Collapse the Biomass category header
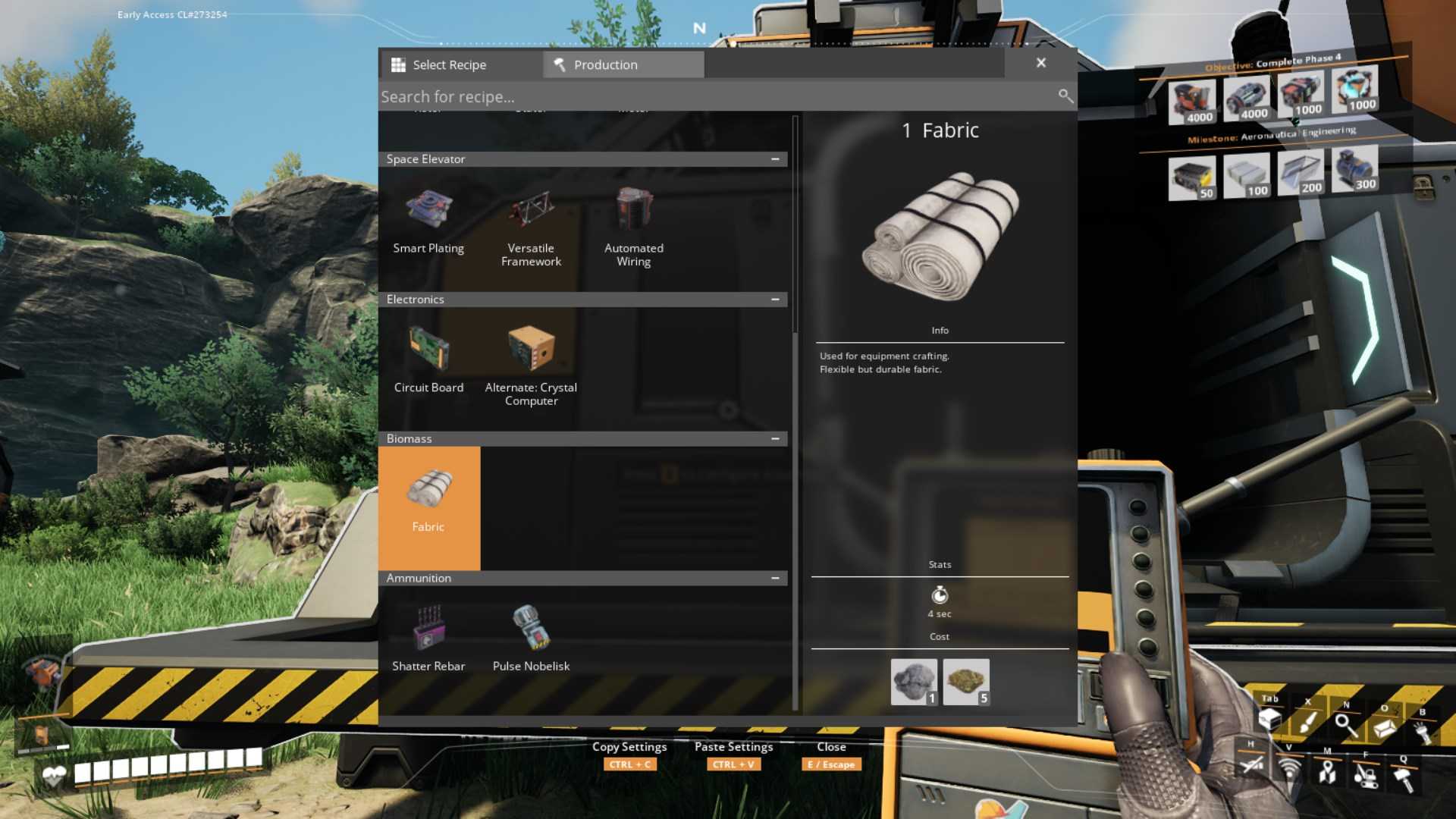 [775, 439]
